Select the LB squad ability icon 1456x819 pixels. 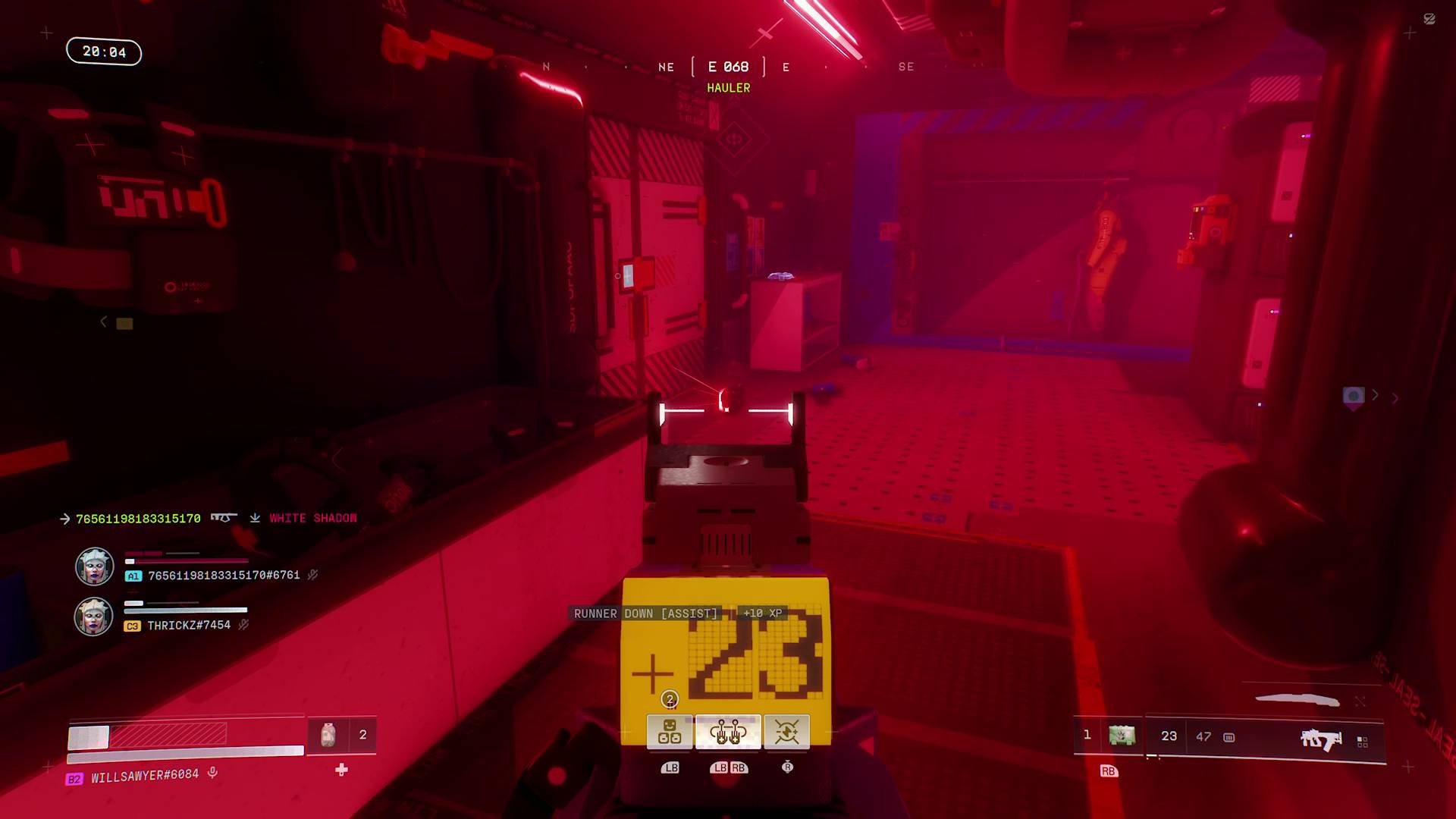pos(670,733)
